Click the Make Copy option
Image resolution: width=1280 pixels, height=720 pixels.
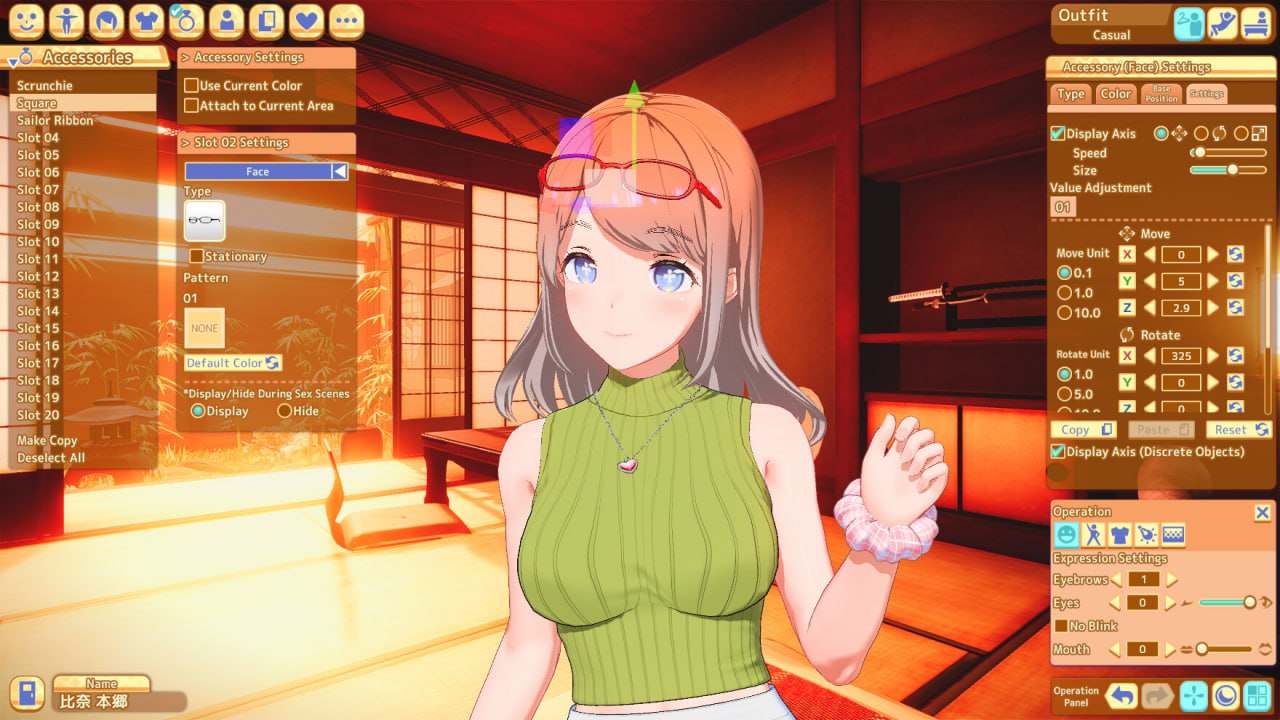point(46,440)
